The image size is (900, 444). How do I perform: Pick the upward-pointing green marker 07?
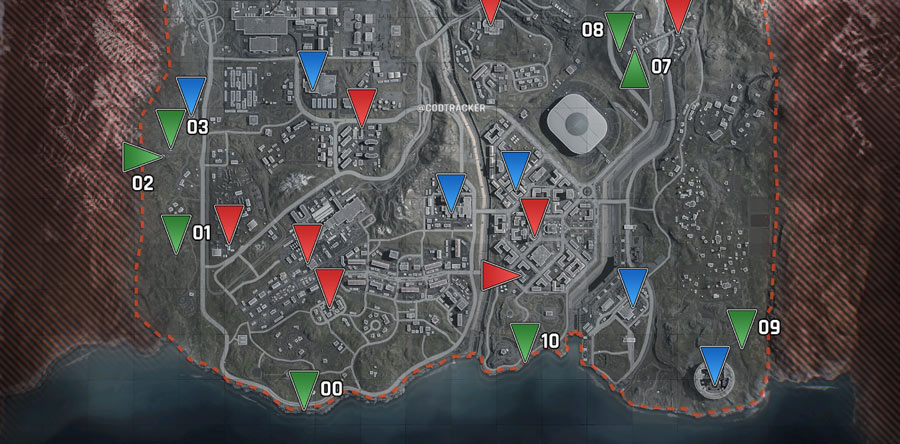634,70
